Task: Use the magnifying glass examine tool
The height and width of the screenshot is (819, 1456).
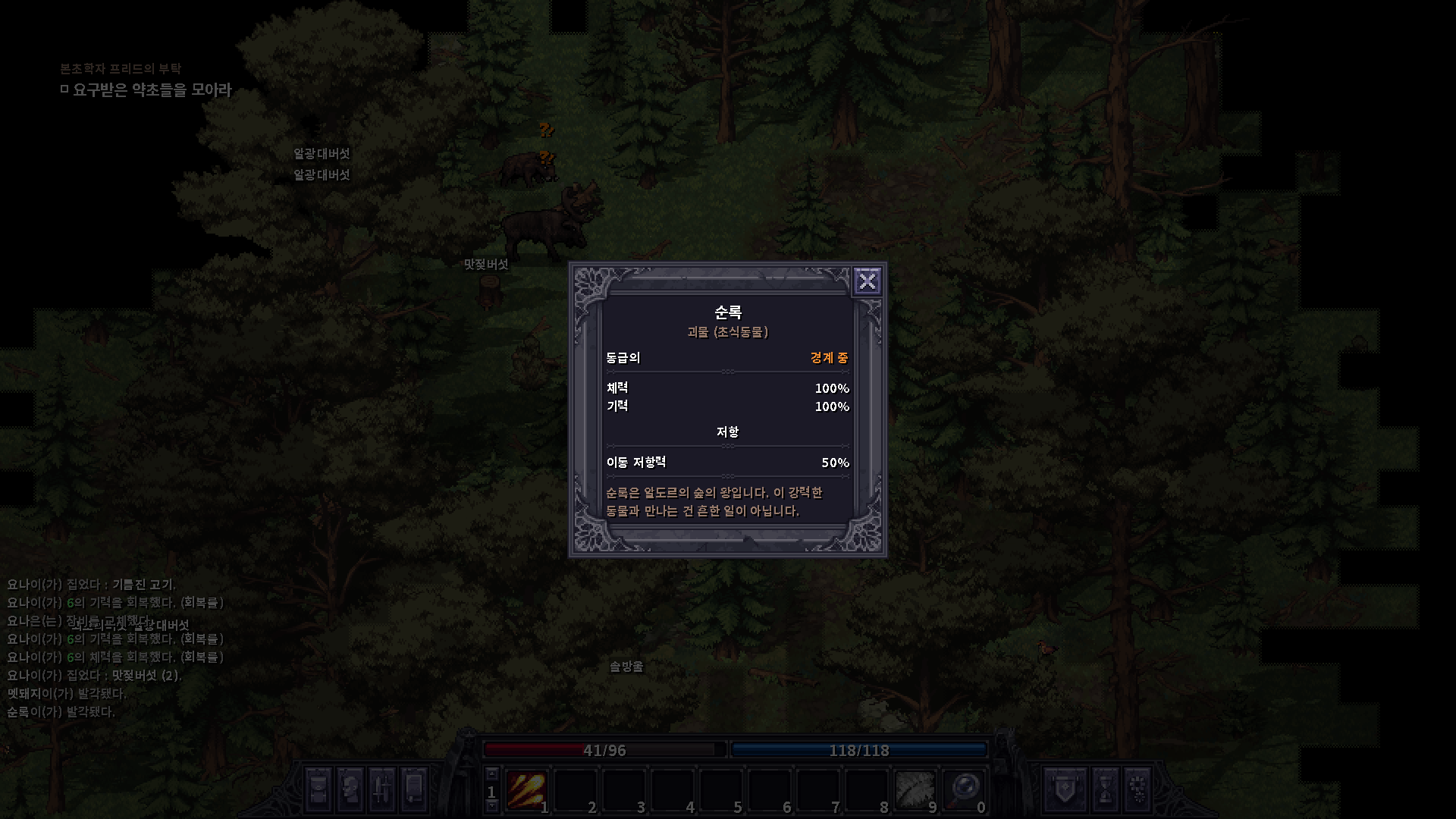Action: [964, 790]
